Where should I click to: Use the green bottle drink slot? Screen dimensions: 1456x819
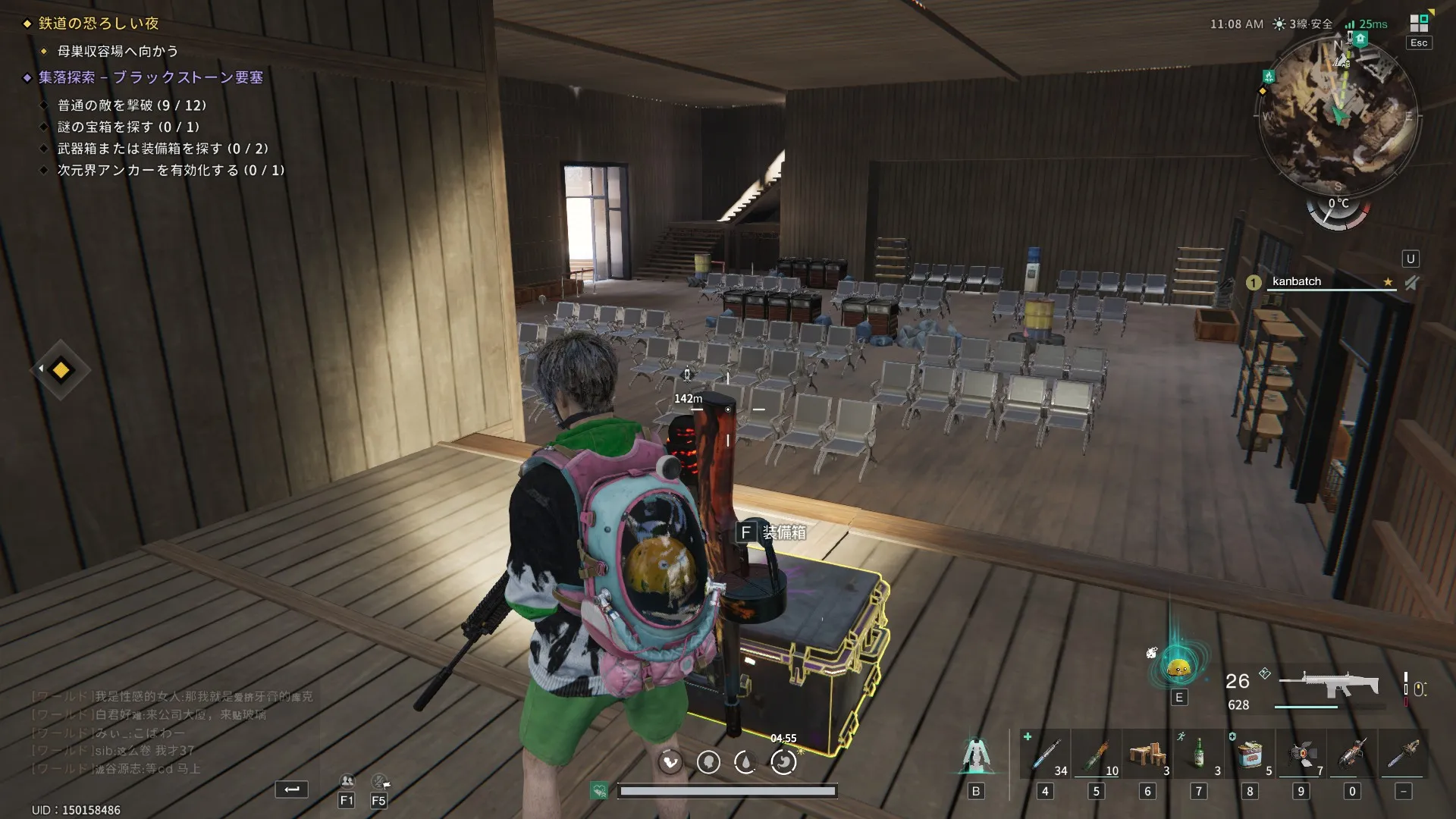point(1198,755)
